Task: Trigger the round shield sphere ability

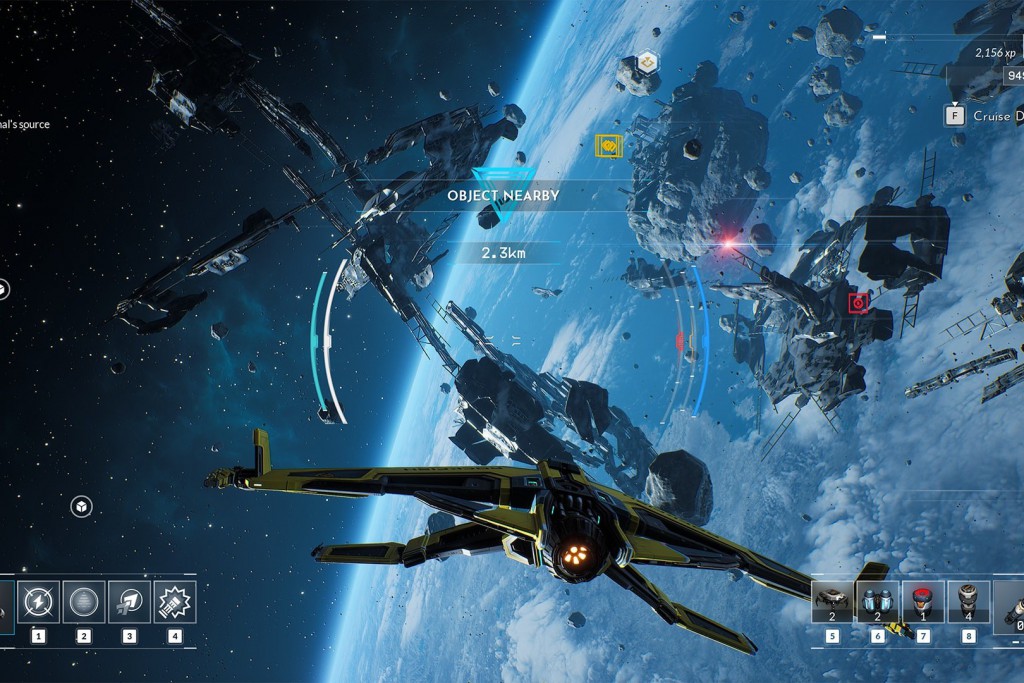Action: tap(84, 602)
